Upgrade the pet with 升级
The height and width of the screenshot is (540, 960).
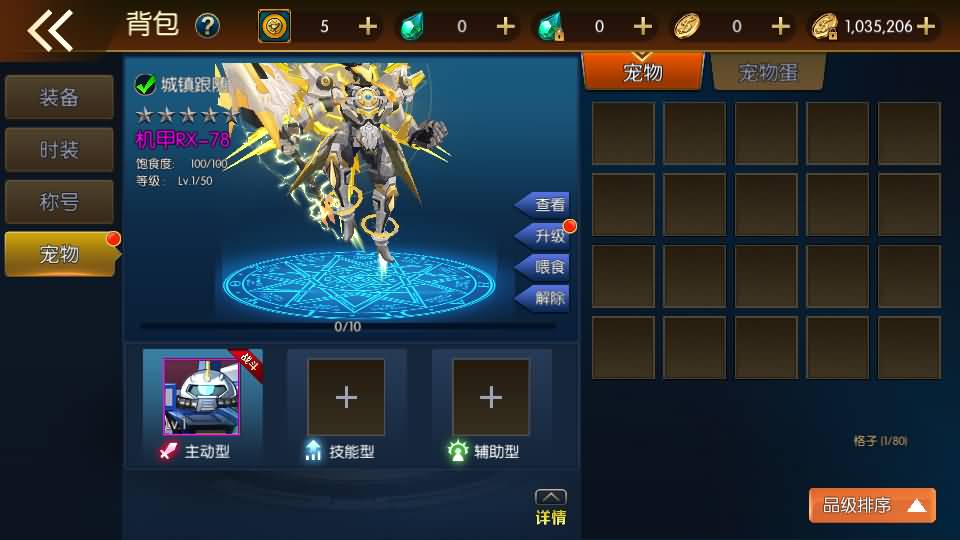[545, 236]
